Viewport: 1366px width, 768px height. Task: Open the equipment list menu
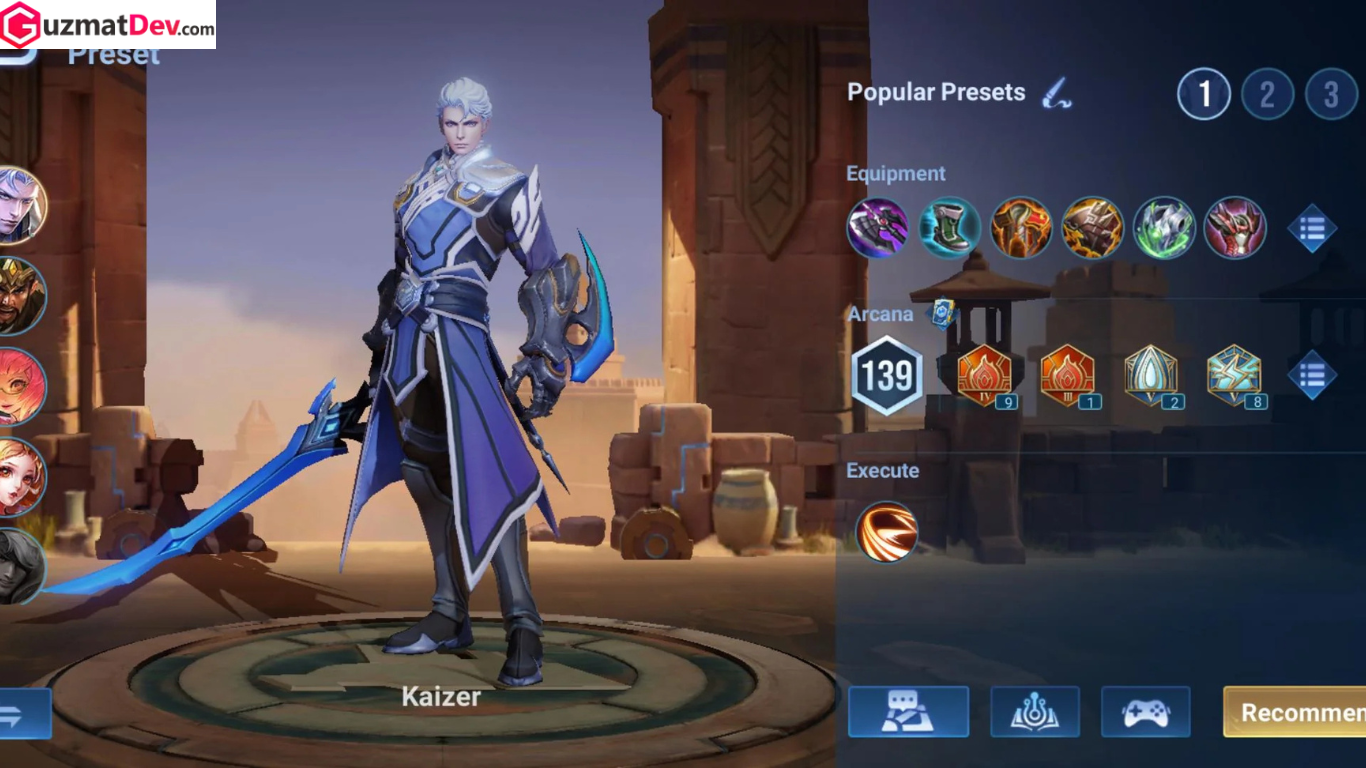click(x=1312, y=228)
